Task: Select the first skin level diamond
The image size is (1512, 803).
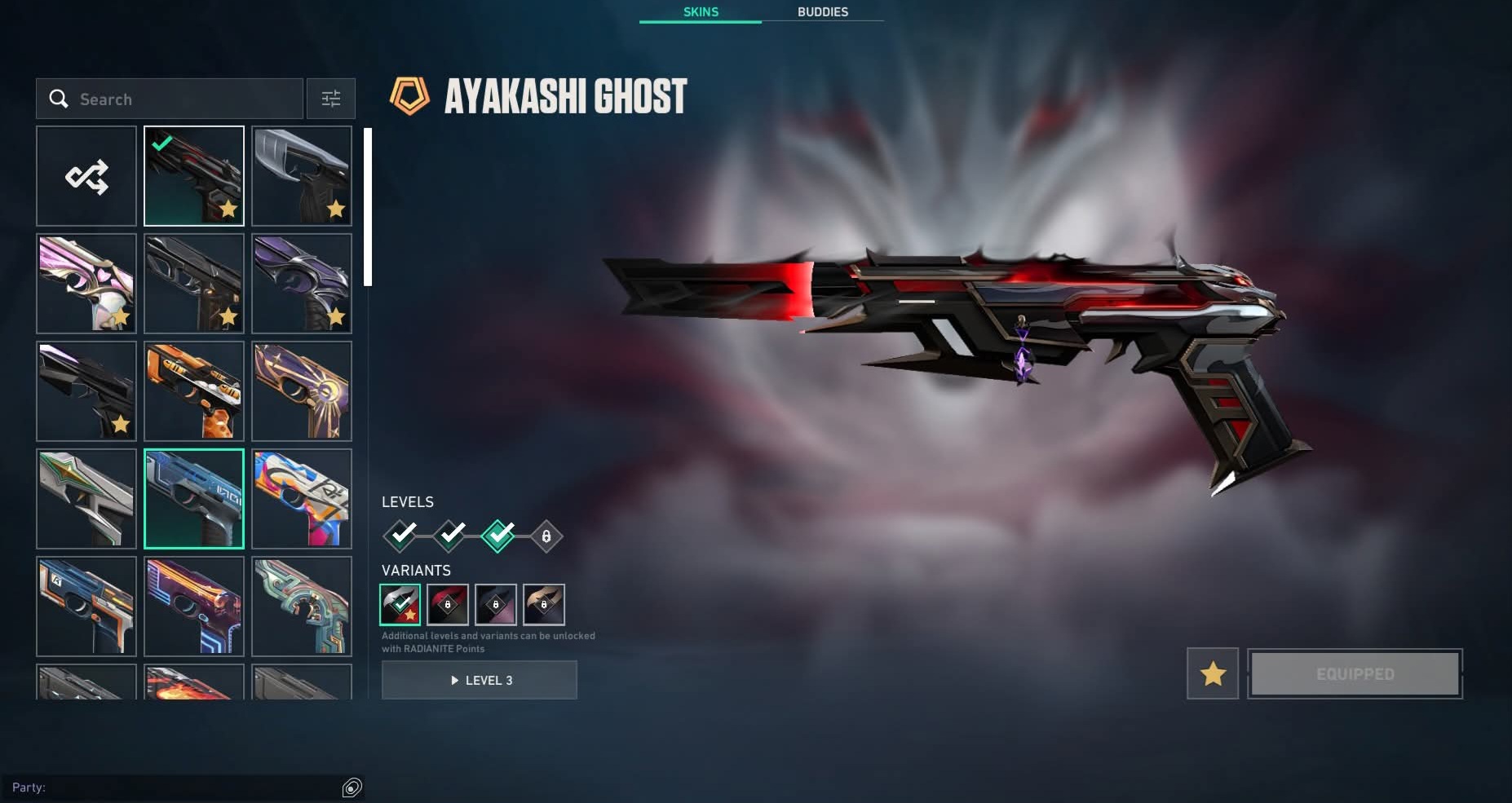Action: pos(400,536)
